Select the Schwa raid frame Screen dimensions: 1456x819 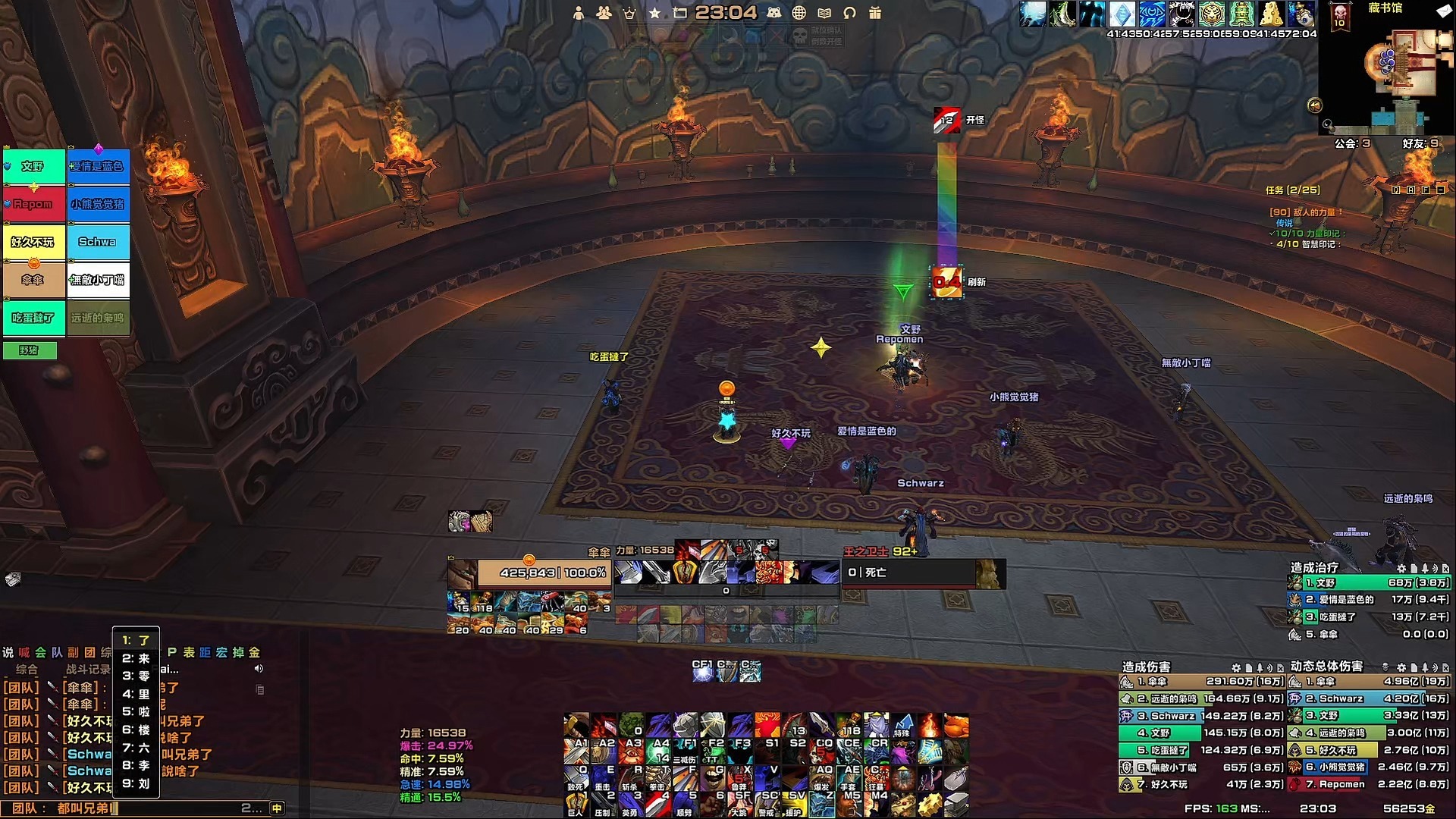point(98,243)
